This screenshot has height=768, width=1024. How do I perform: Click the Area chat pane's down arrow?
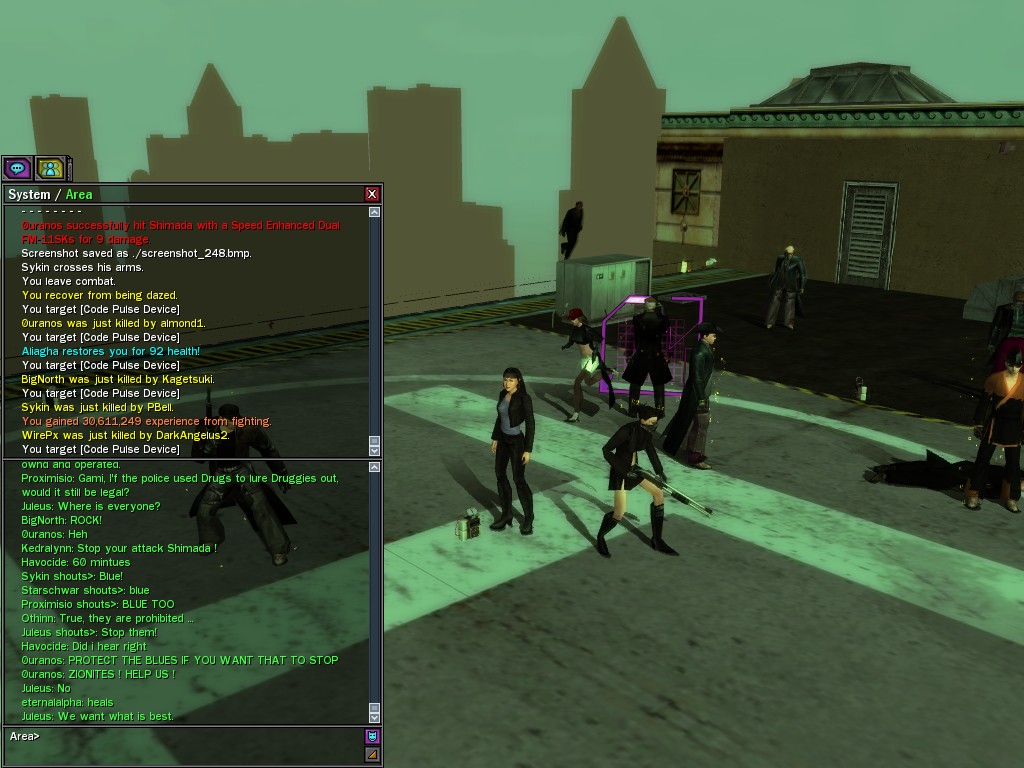tap(375, 716)
